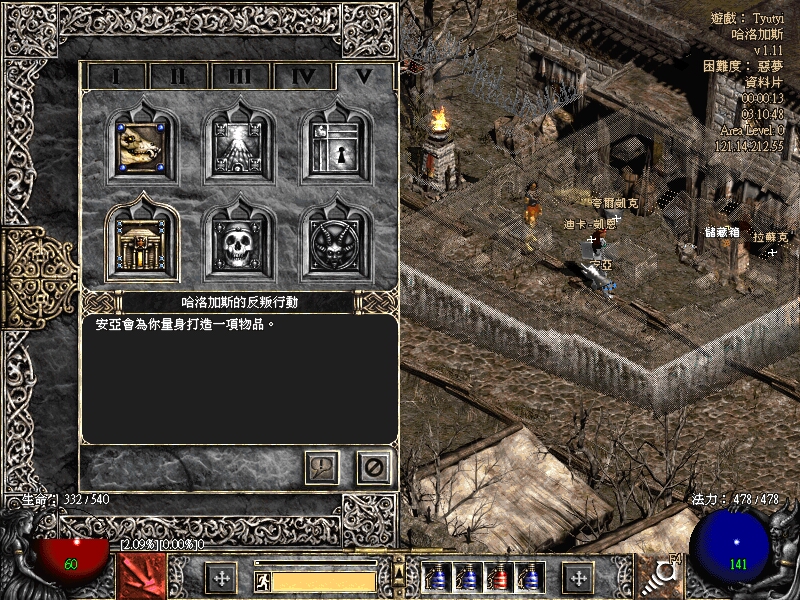Show the Act III quest tab
This screenshot has height=600, width=800.
[x=240, y=76]
